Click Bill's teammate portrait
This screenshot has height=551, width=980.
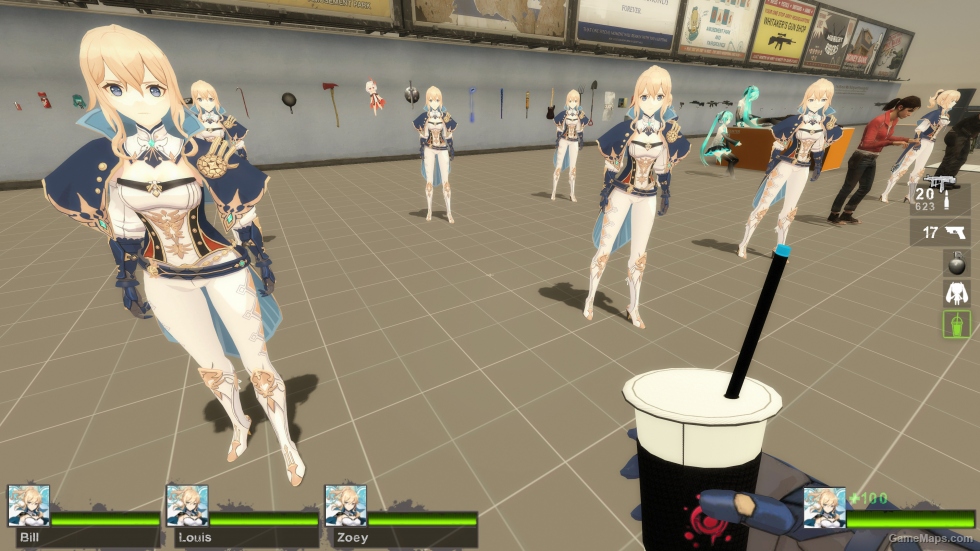pyautogui.click(x=28, y=506)
